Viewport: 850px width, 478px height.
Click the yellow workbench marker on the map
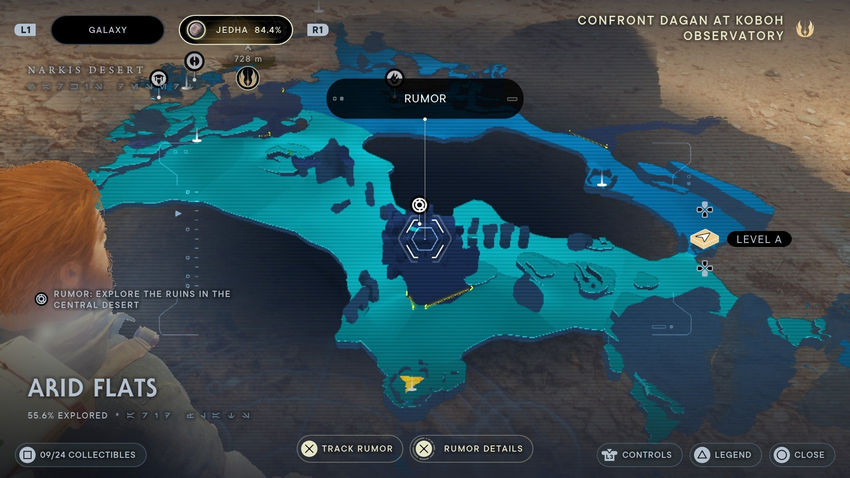411,382
